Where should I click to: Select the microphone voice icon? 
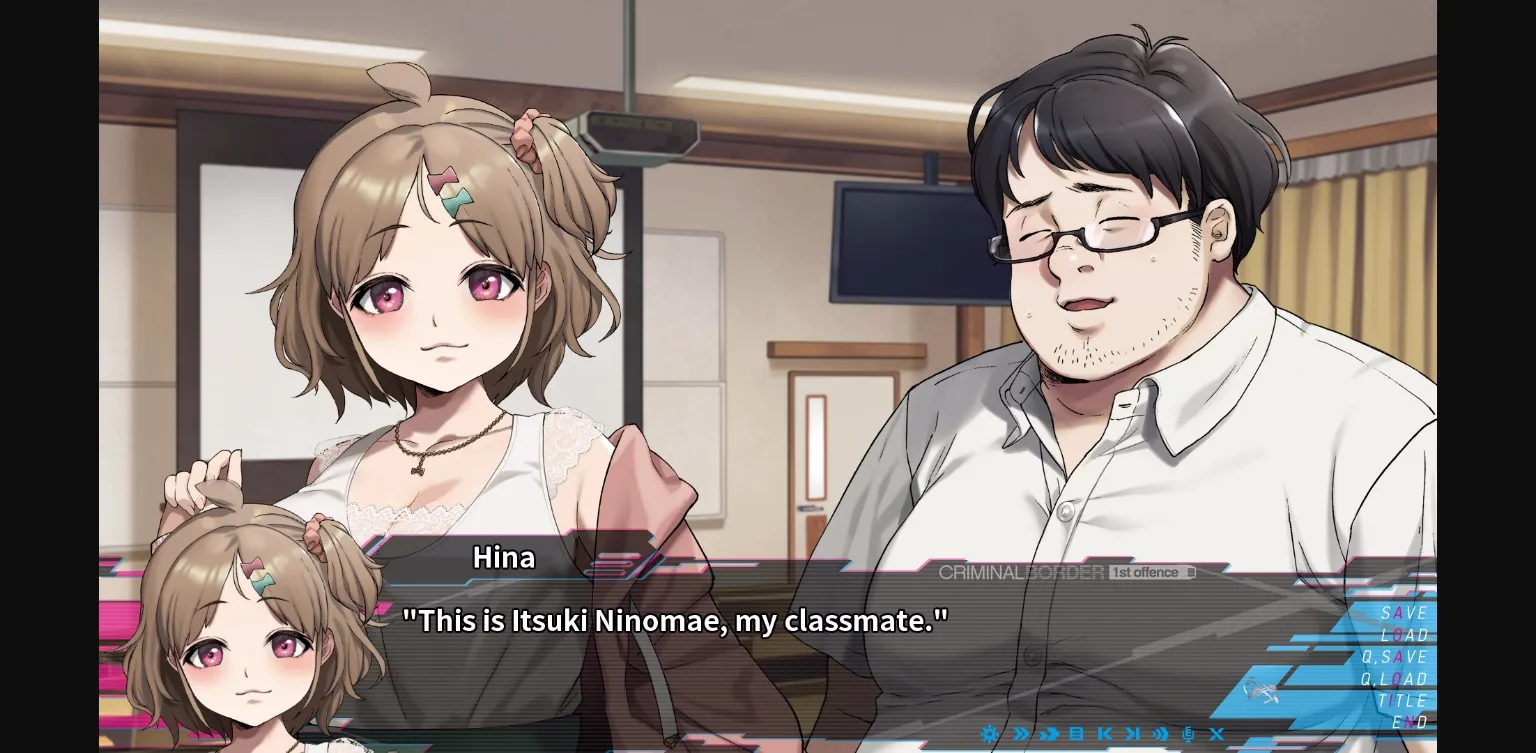1190,733
